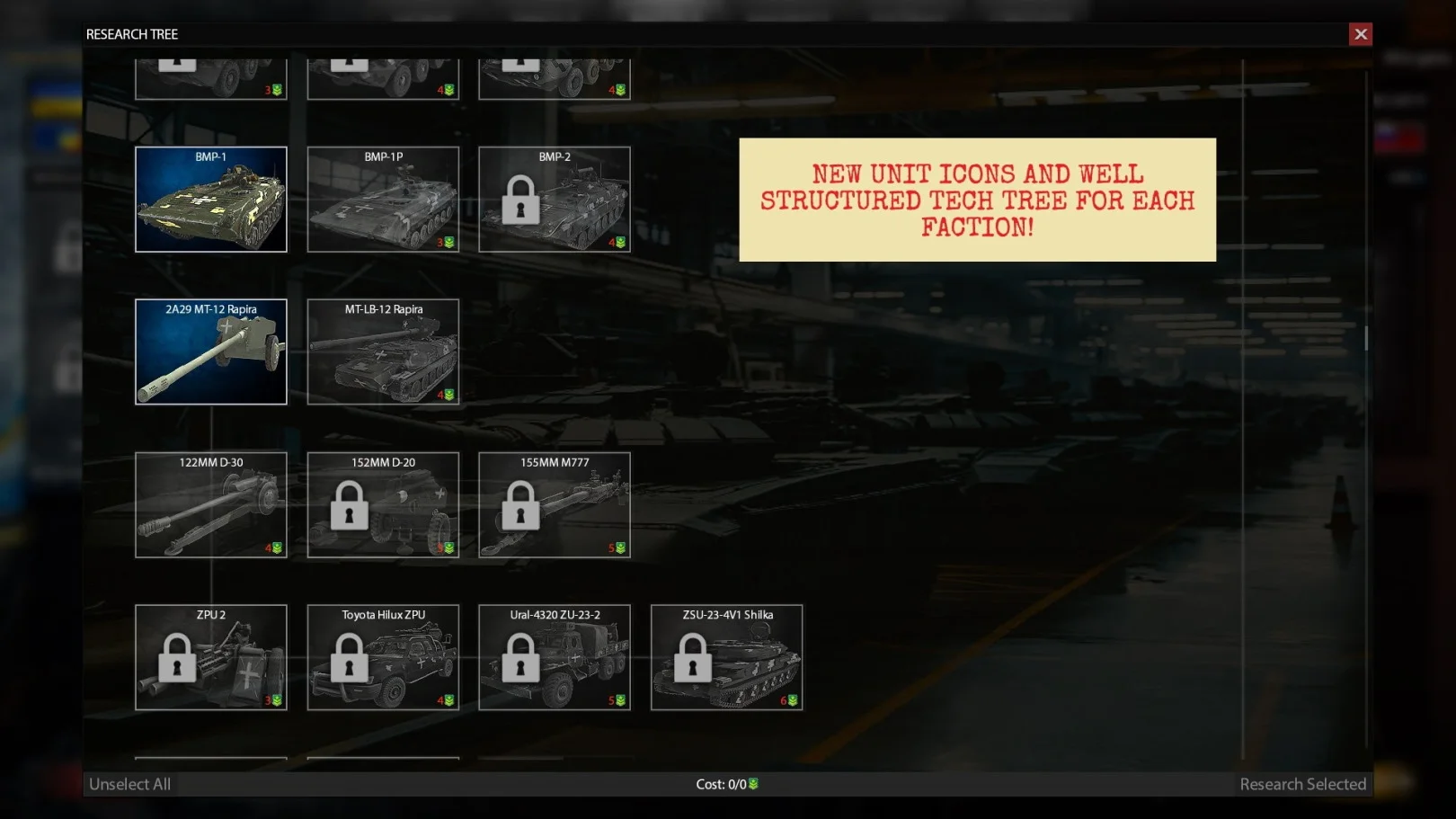Close the Research Tree window
The height and width of the screenshot is (819, 1456).
point(1360,34)
